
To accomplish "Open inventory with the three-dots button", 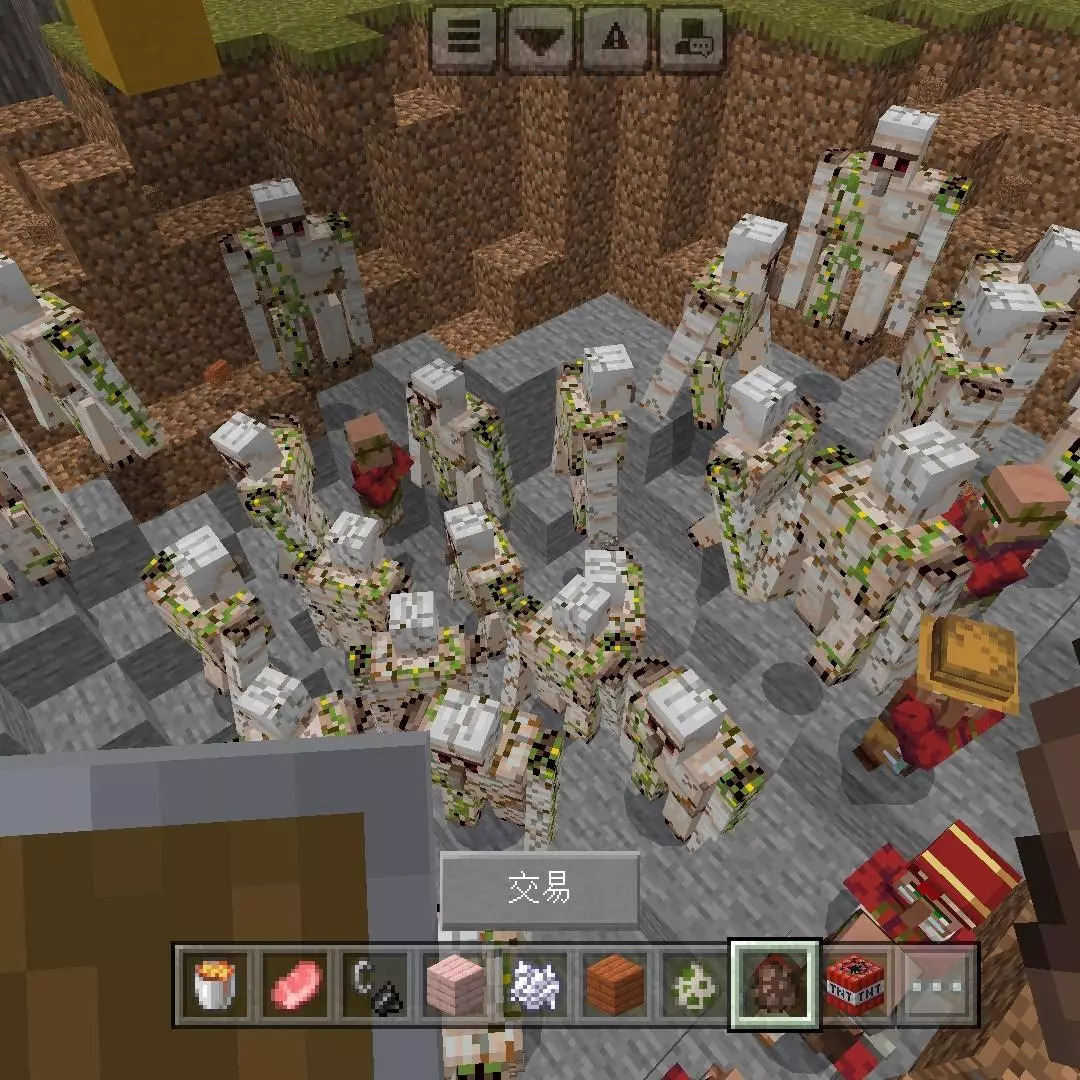I will (937, 985).
